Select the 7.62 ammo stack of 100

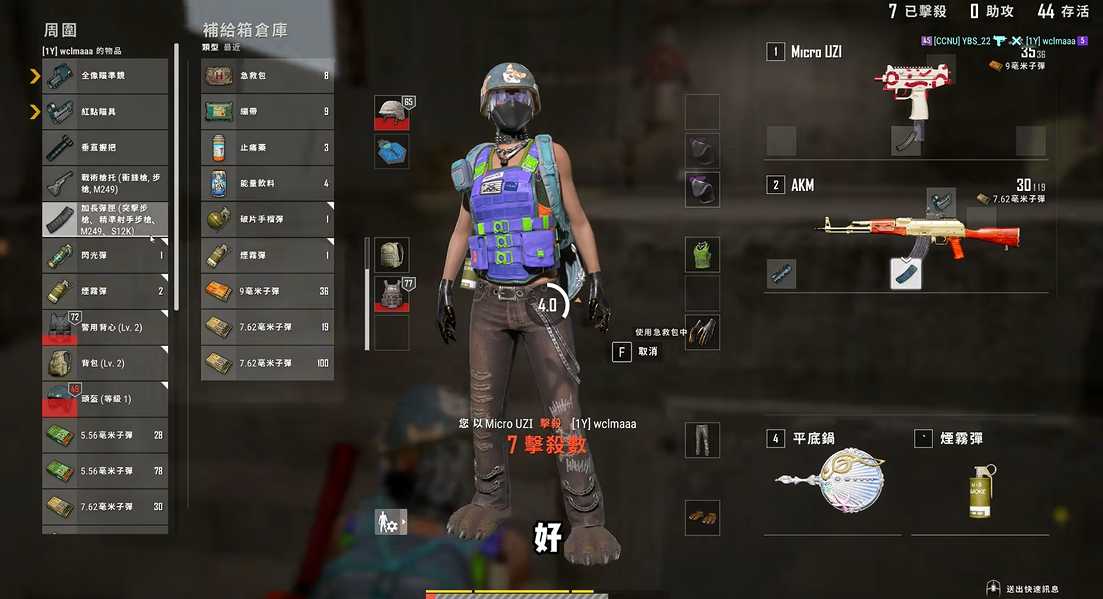pyautogui.click(x=267, y=363)
